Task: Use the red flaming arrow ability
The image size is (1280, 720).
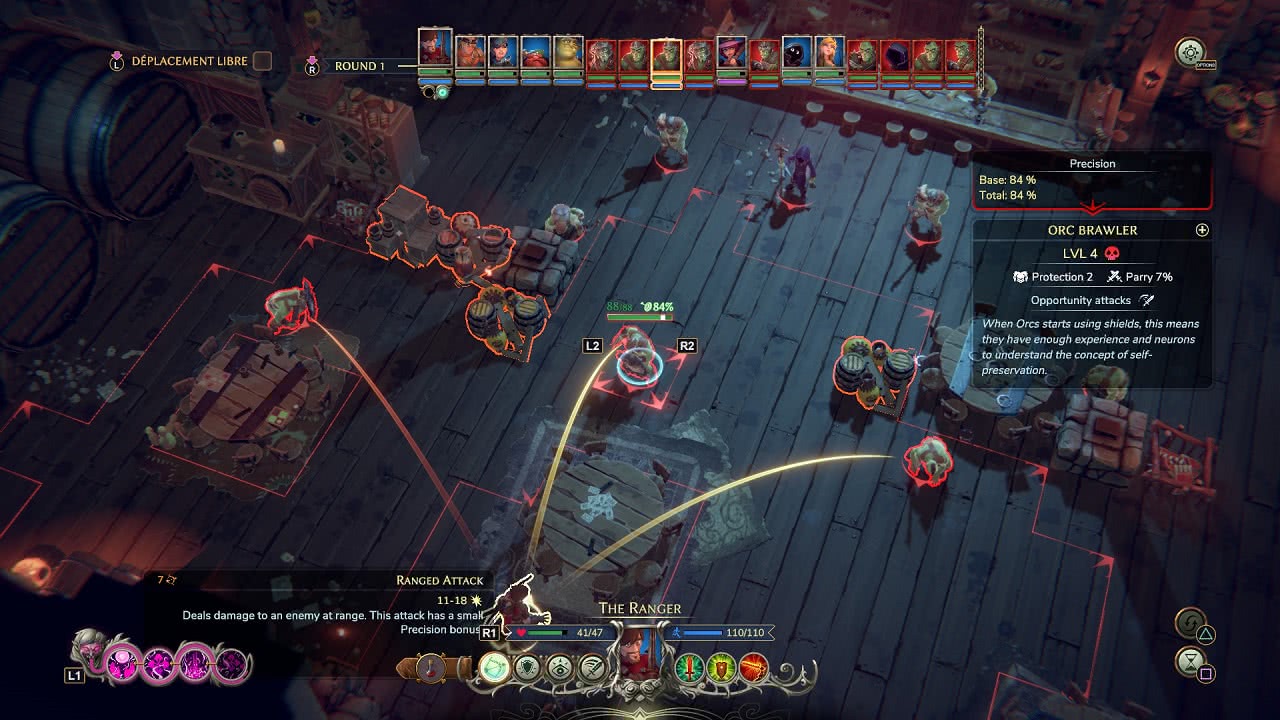Action: [753, 668]
